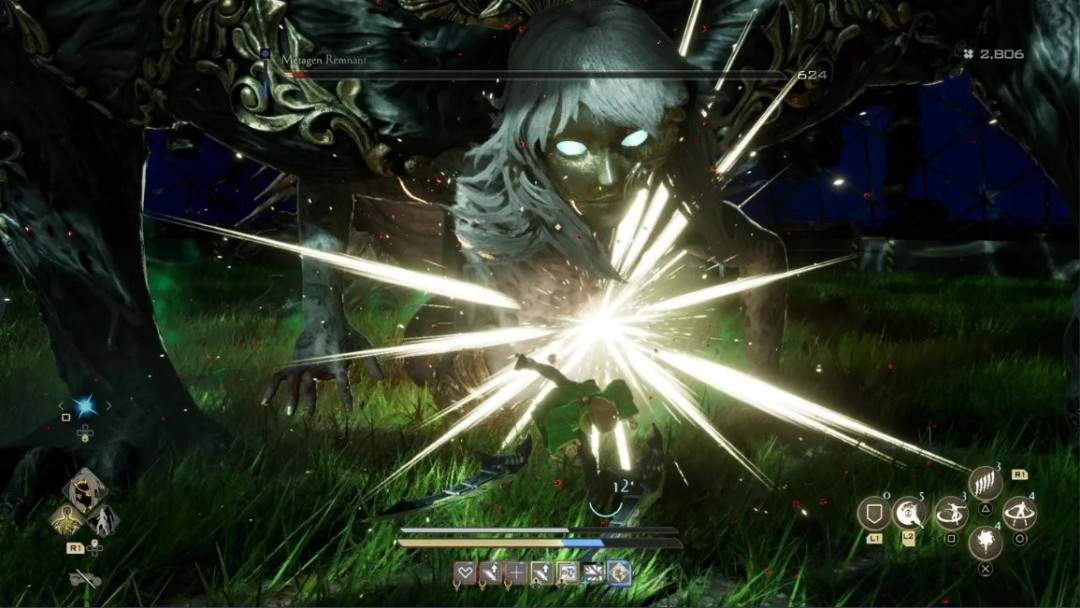The width and height of the screenshot is (1080, 608).
Task: Click the heart buff status icon
Action: (464, 573)
